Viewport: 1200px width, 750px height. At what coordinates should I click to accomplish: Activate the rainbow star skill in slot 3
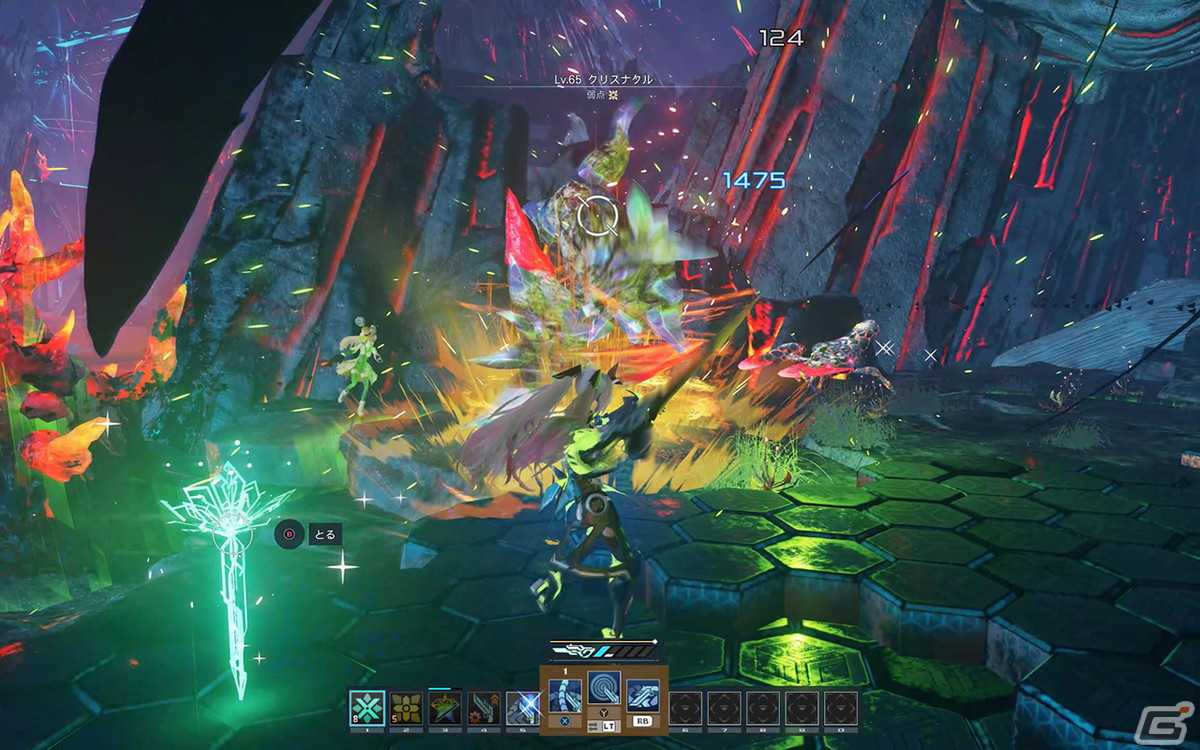445,708
